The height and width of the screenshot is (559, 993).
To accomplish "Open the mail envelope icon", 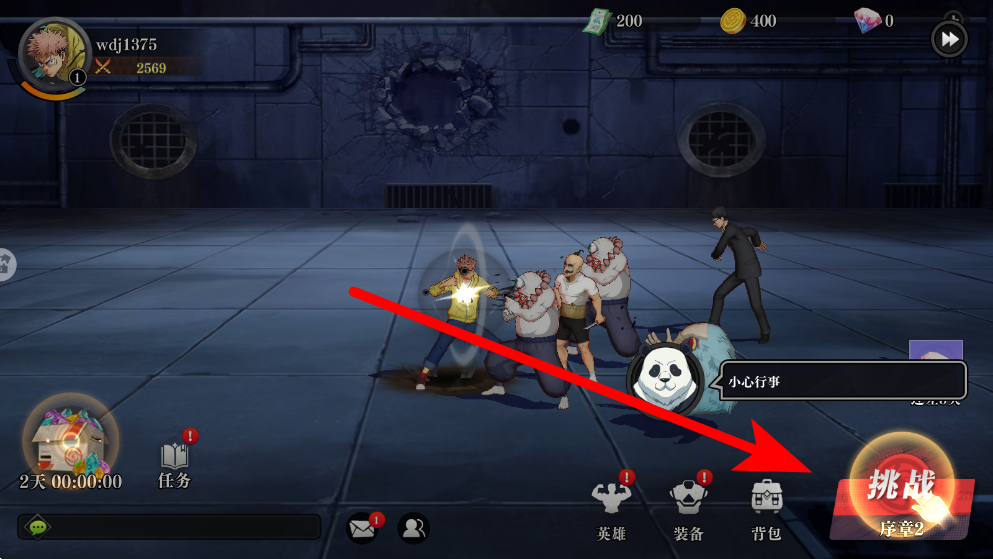I will (362, 527).
